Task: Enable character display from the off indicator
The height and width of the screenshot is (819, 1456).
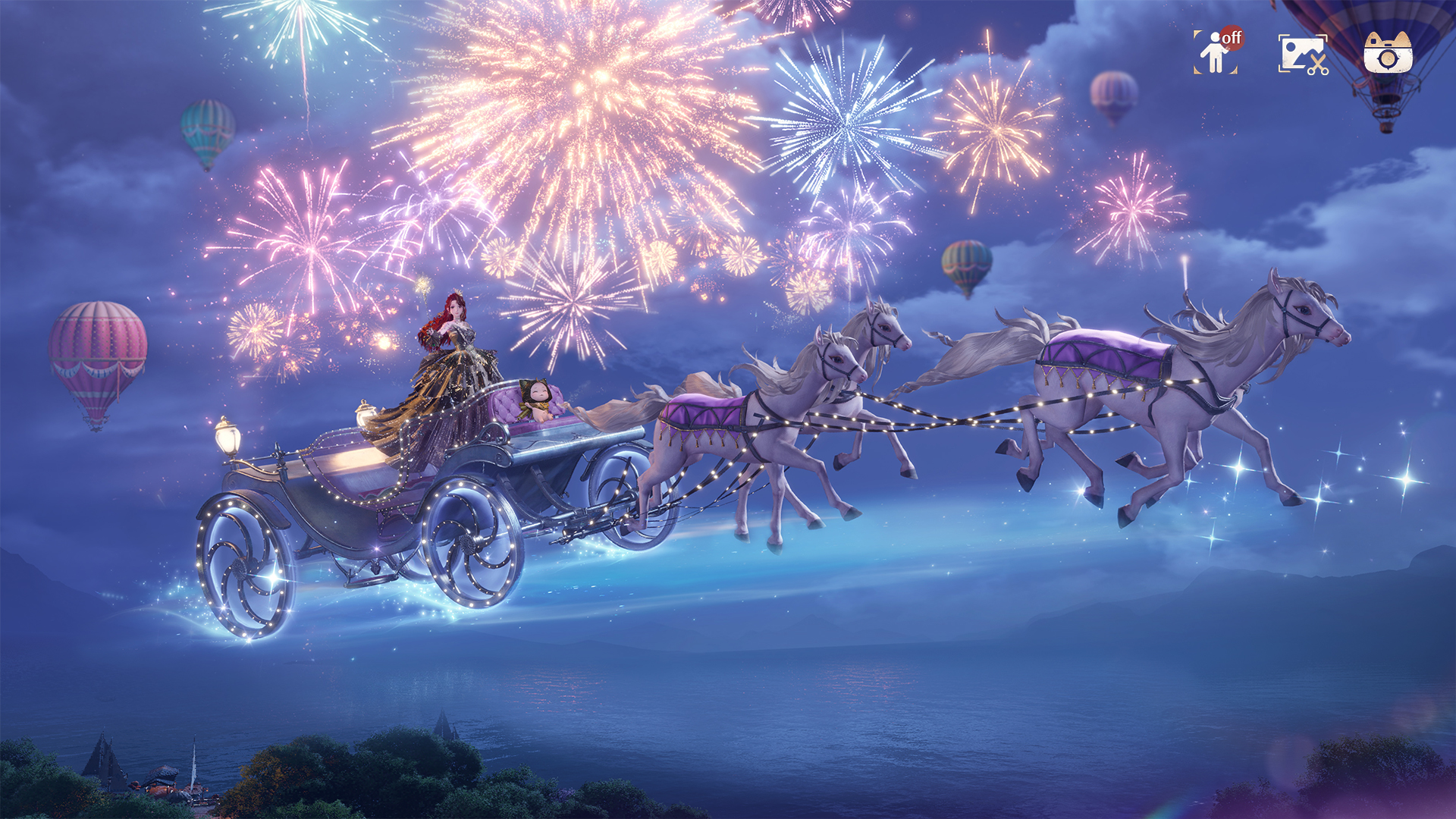Action: point(1231,36)
